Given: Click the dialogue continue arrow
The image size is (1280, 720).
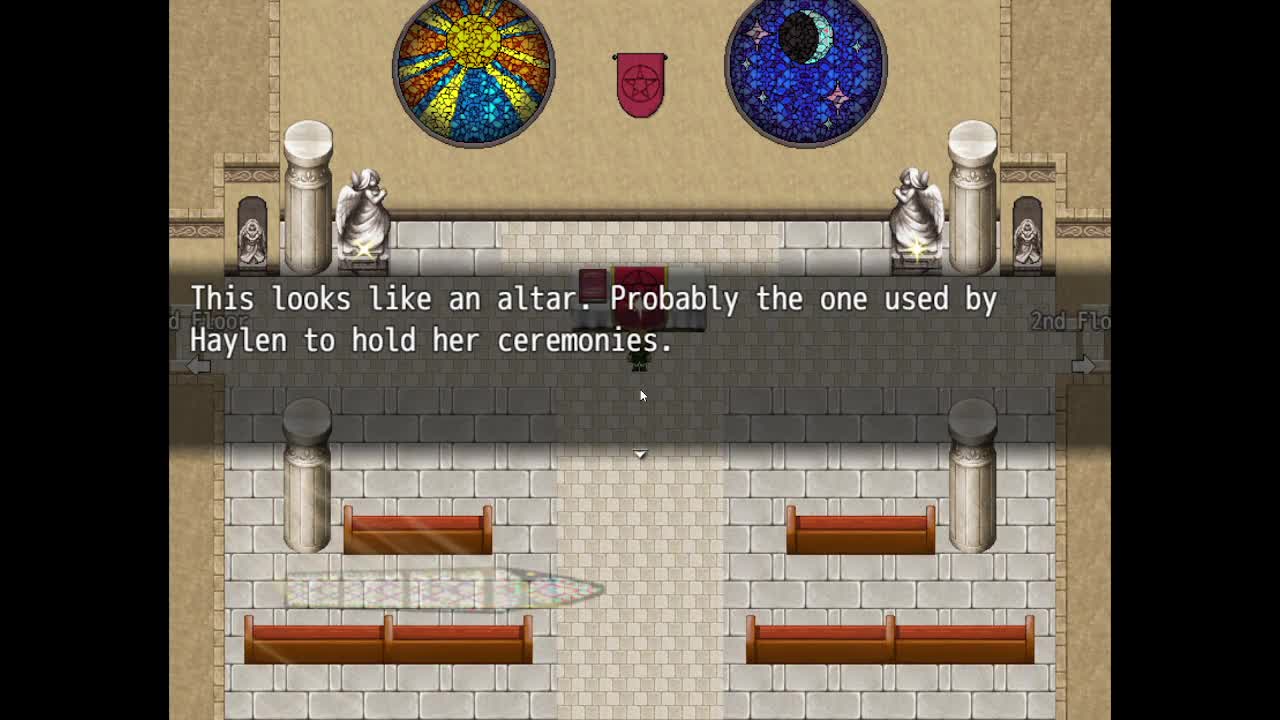Looking at the screenshot, I should (640, 454).
